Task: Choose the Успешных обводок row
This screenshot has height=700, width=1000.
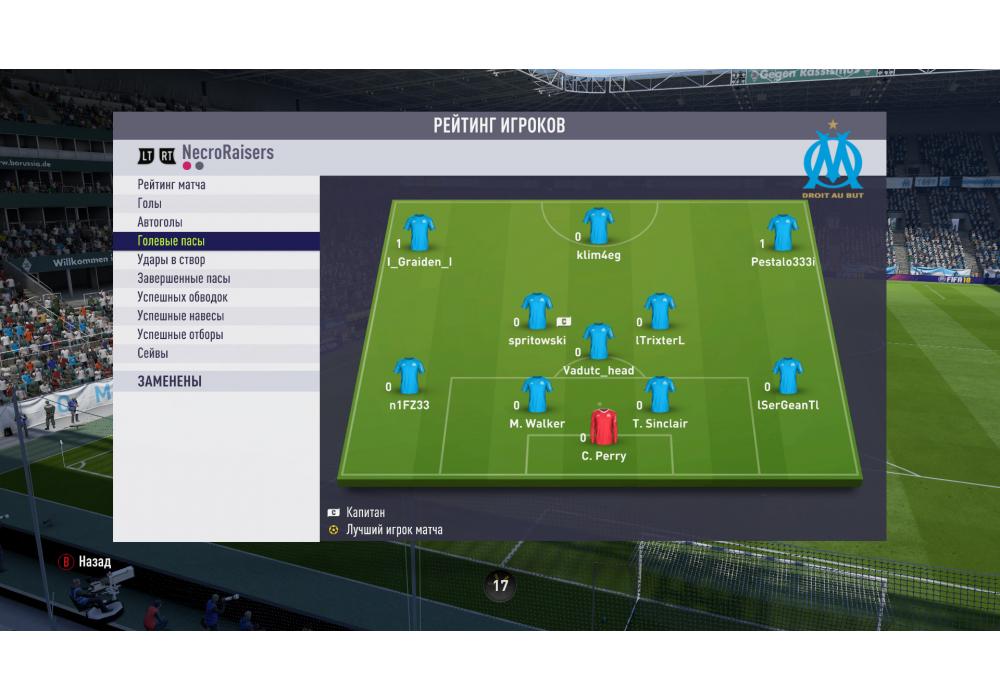Action: click(x=182, y=297)
